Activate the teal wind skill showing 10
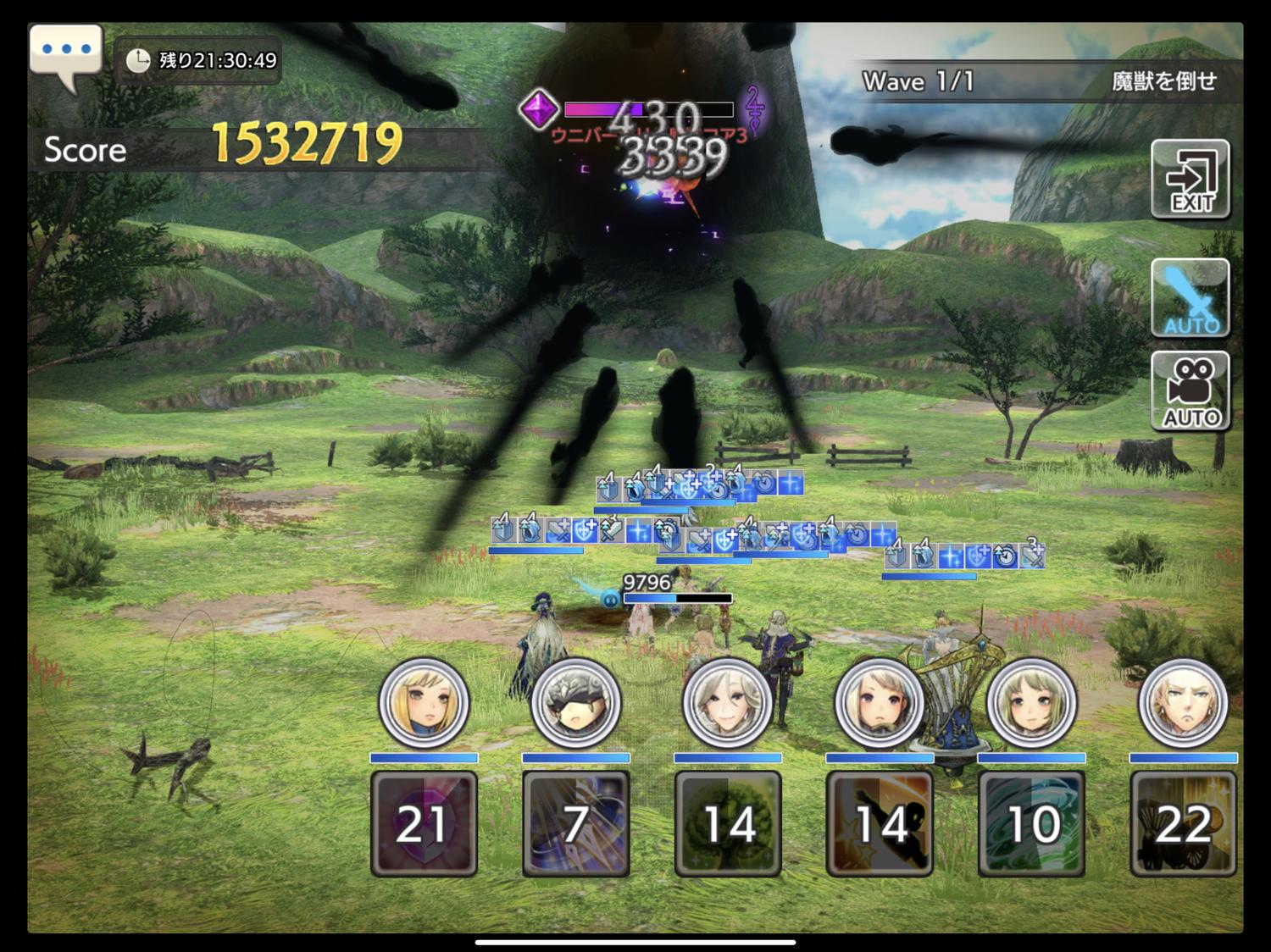Viewport: 1271px width, 952px height. click(1031, 823)
